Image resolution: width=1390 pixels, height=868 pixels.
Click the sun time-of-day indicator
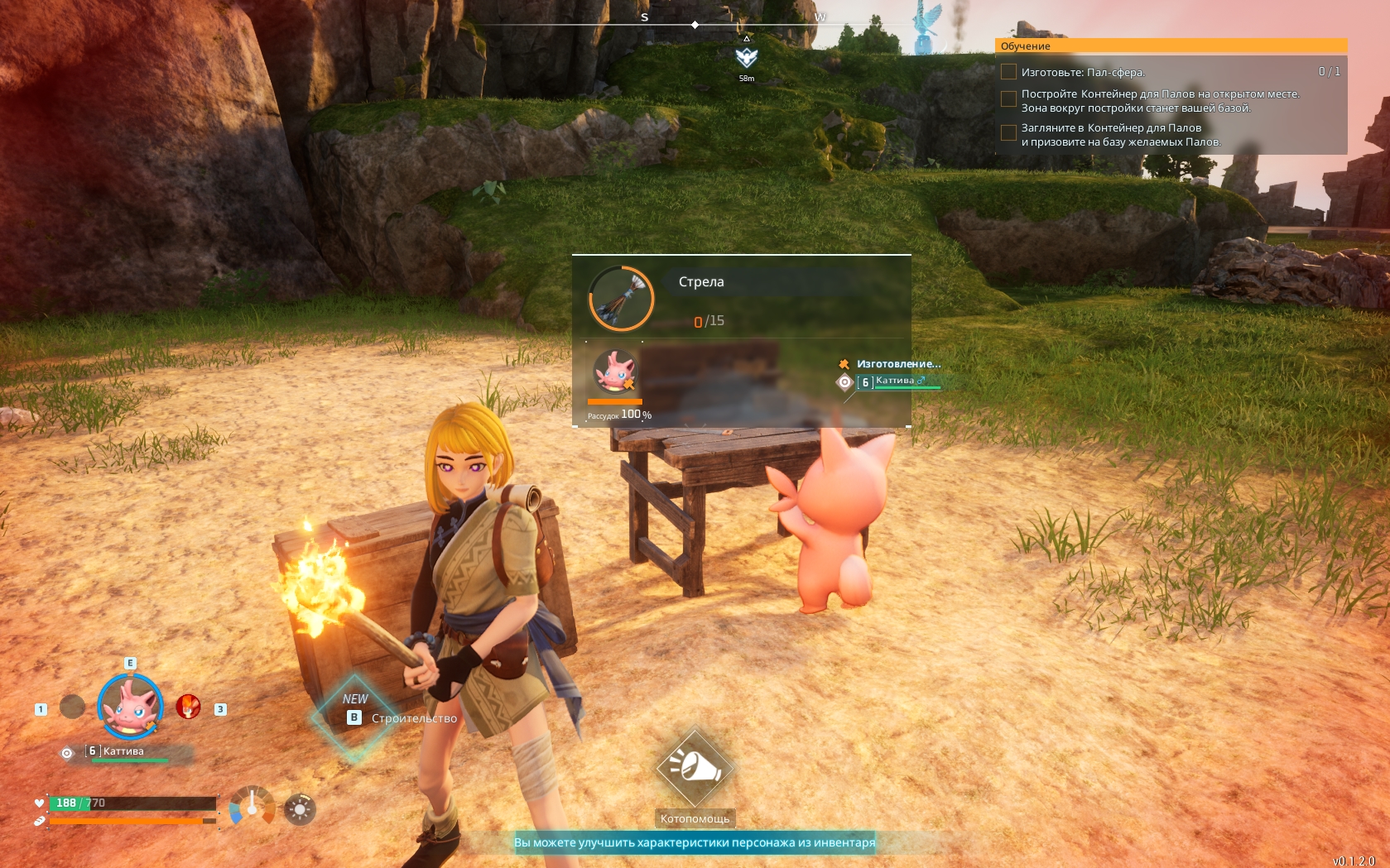pyautogui.click(x=300, y=808)
